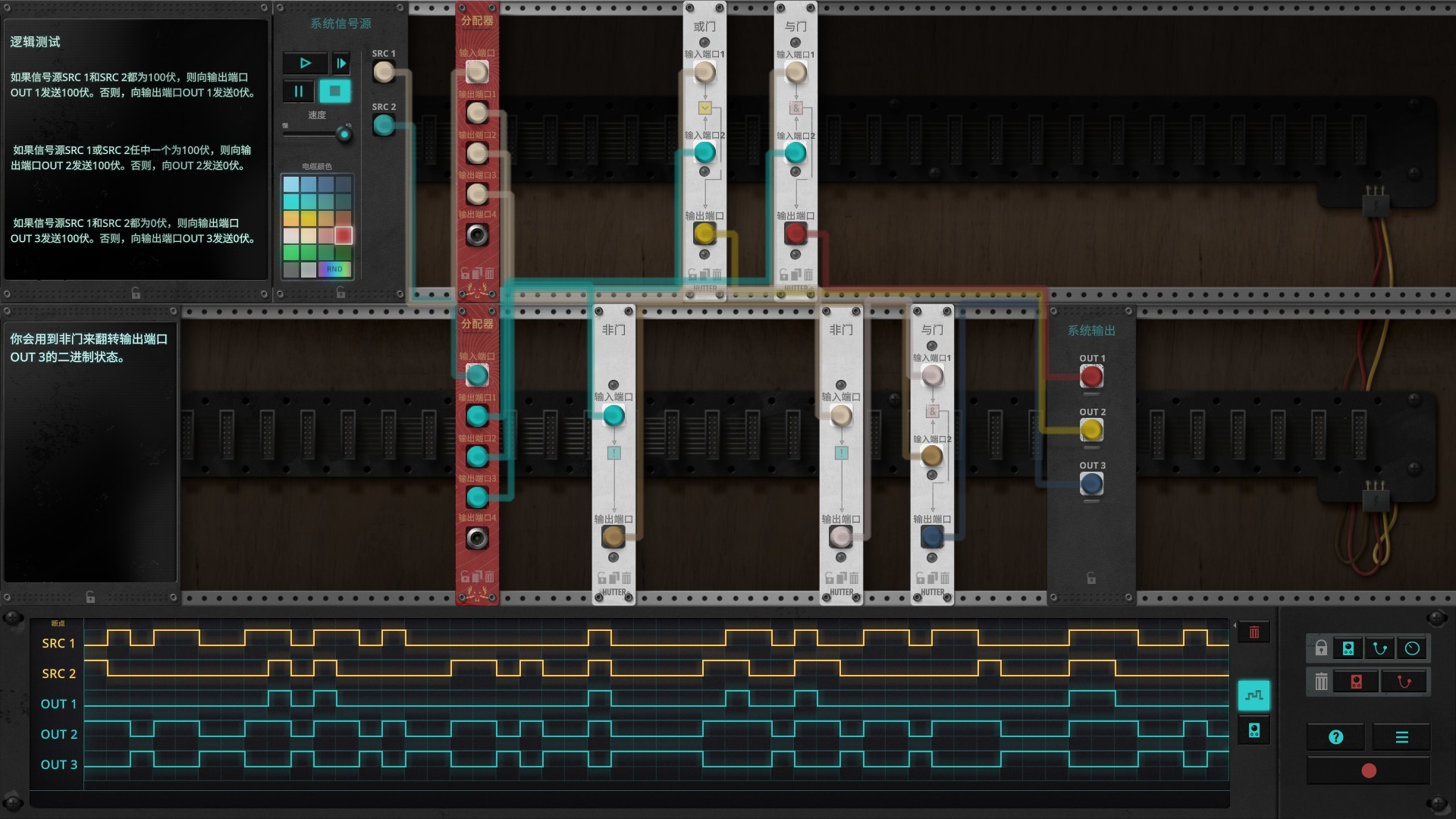Screen dimensions: 1456x819
Task: Select the red module delete tool
Action: 1357,680
